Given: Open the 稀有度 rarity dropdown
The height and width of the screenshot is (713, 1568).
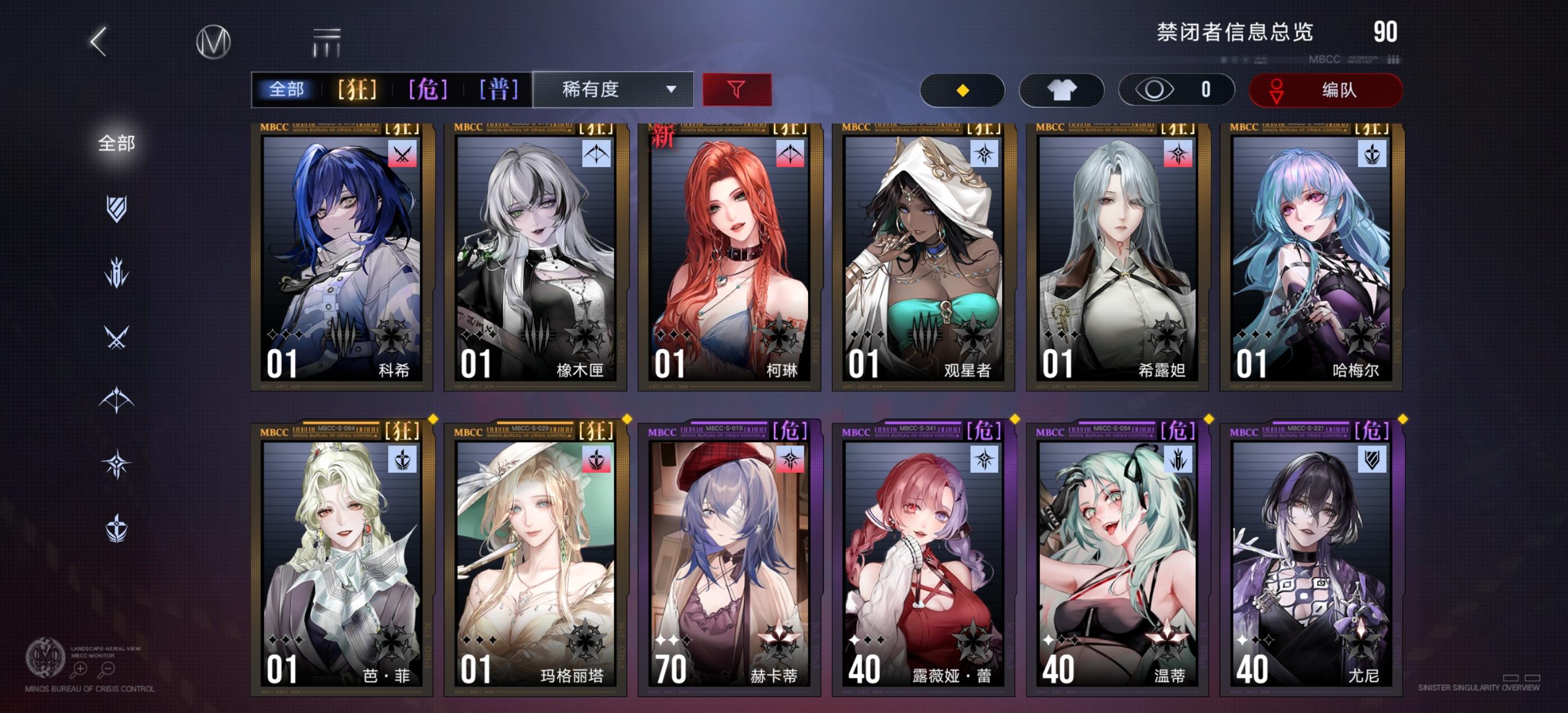Looking at the screenshot, I should click(614, 90).
